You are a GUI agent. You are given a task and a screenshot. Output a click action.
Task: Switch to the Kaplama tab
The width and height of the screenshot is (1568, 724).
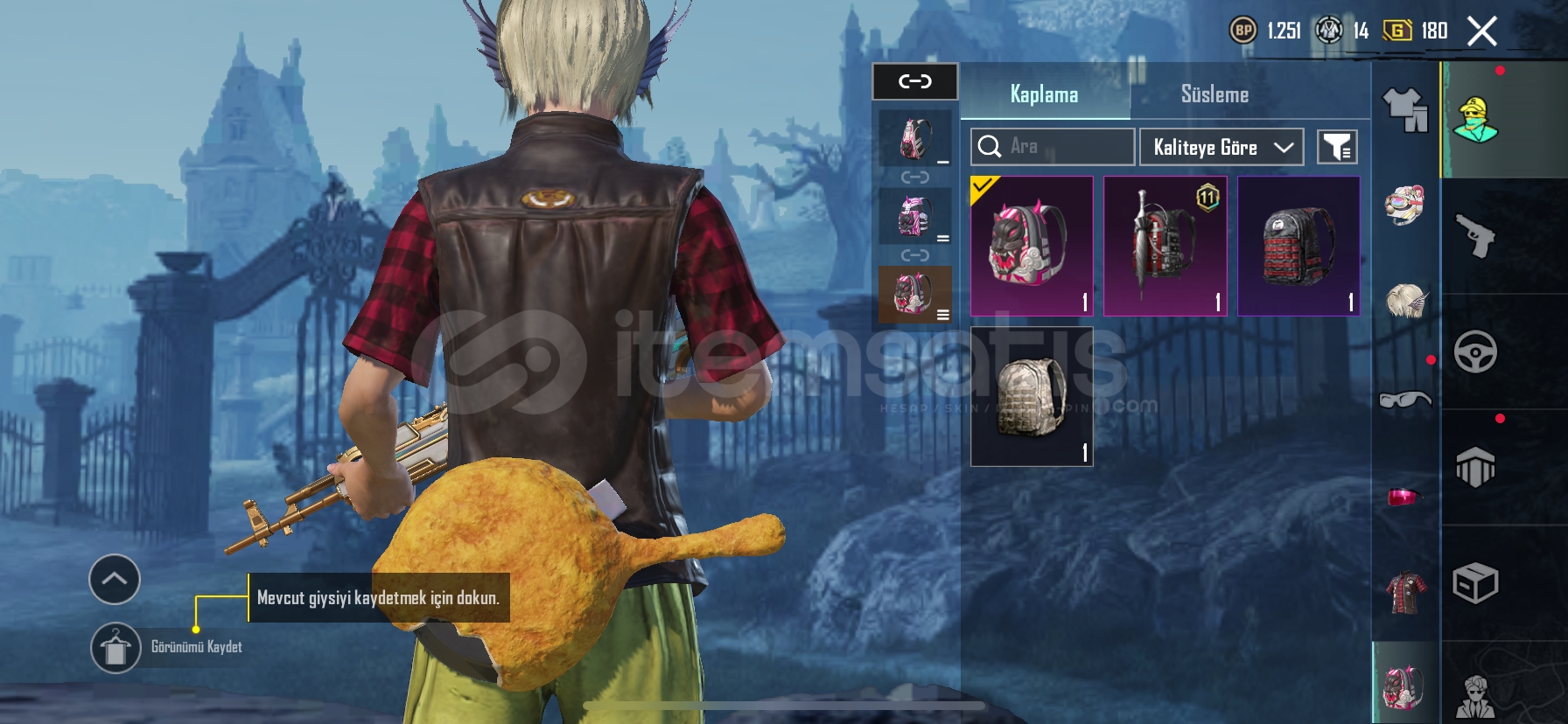(1044, 94)
